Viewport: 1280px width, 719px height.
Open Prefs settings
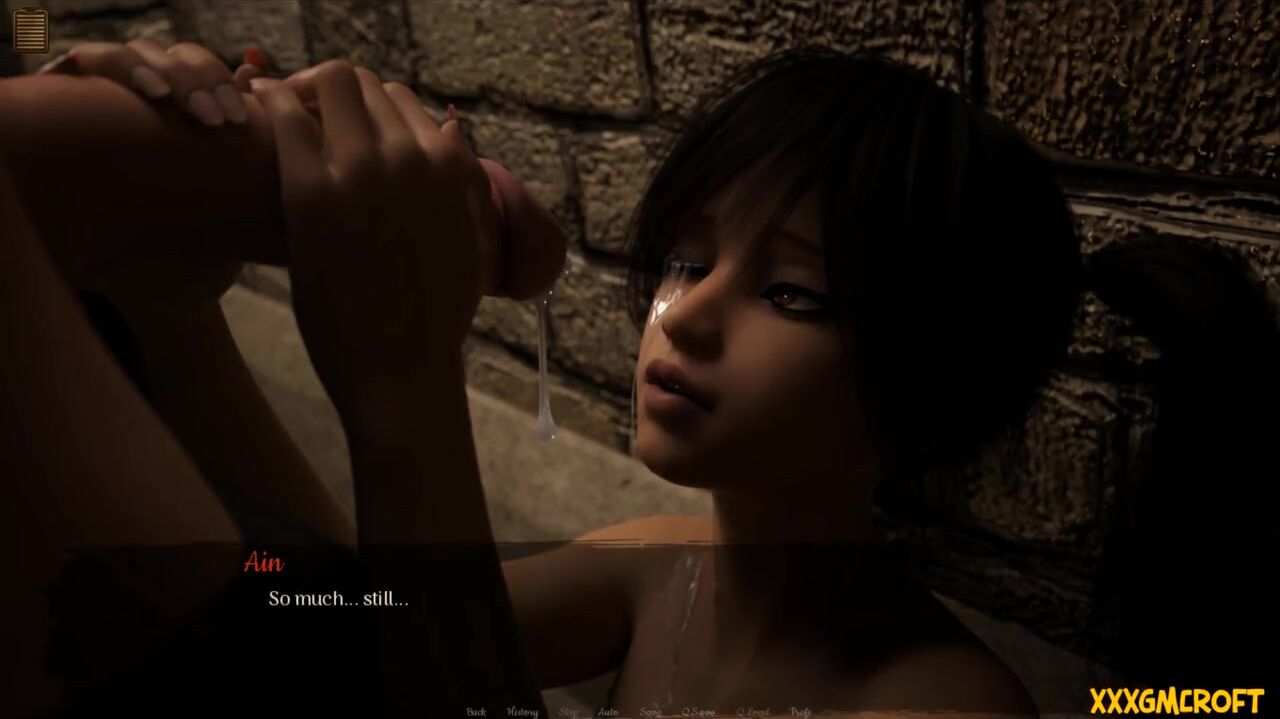[x=800, y=712]
